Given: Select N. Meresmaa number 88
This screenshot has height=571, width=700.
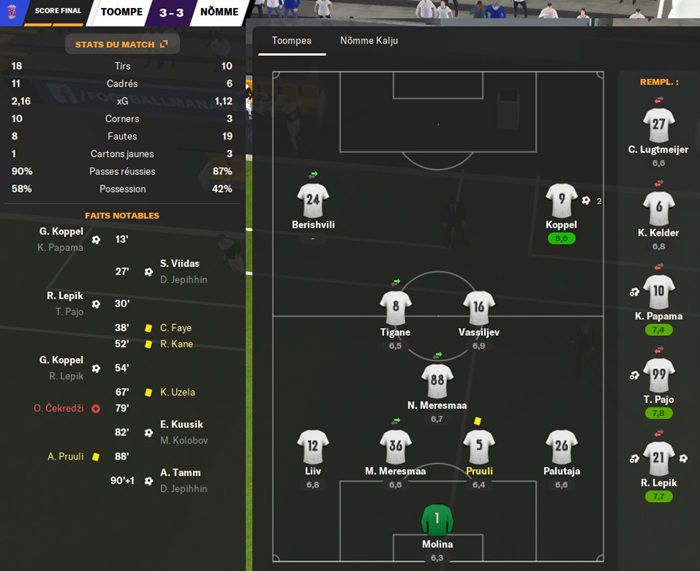Looking at the screenshot, I should 437,381.
